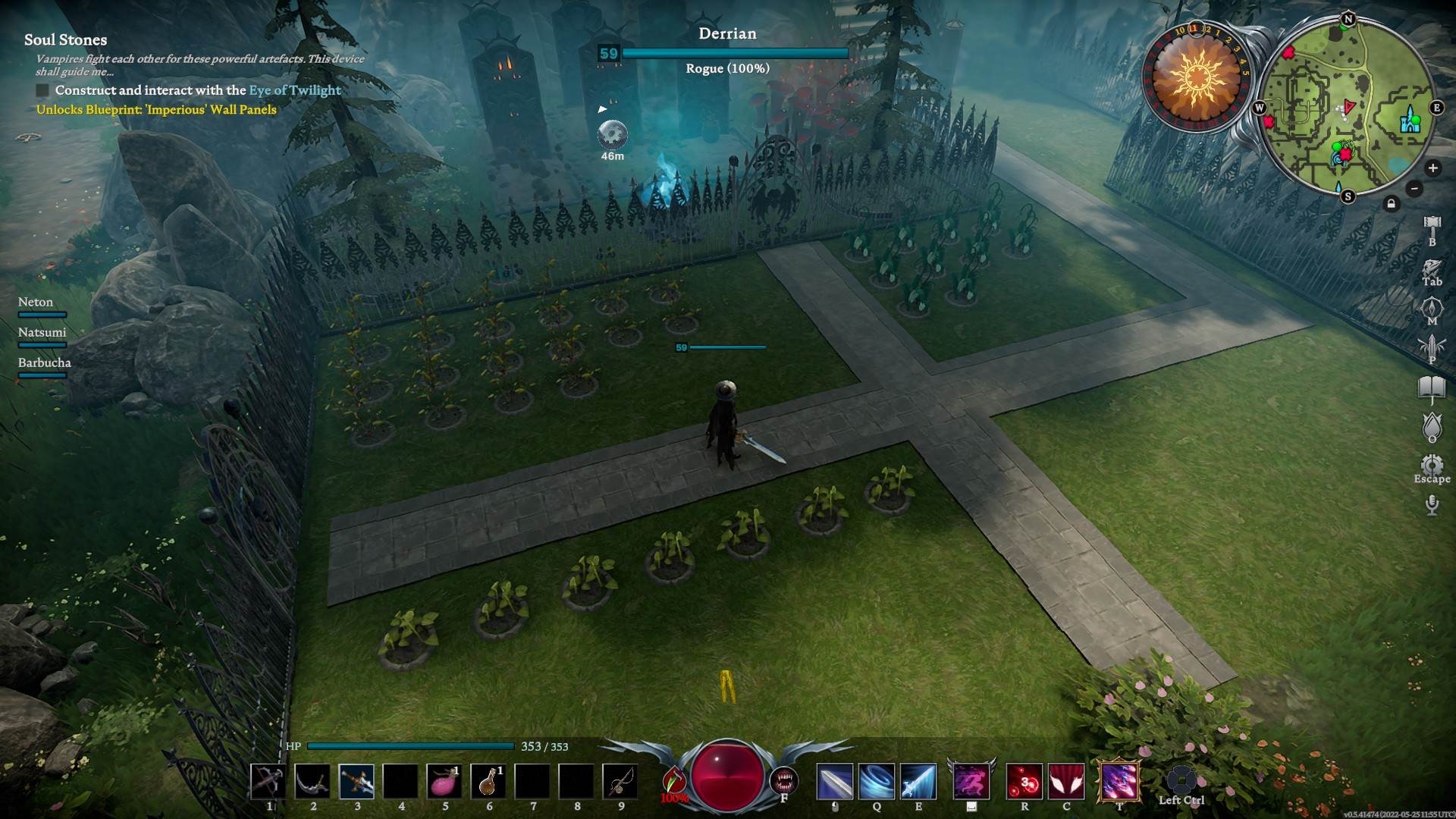
Task: Cast the red blood orbs spell
Action: click(x=1024, y=782)
